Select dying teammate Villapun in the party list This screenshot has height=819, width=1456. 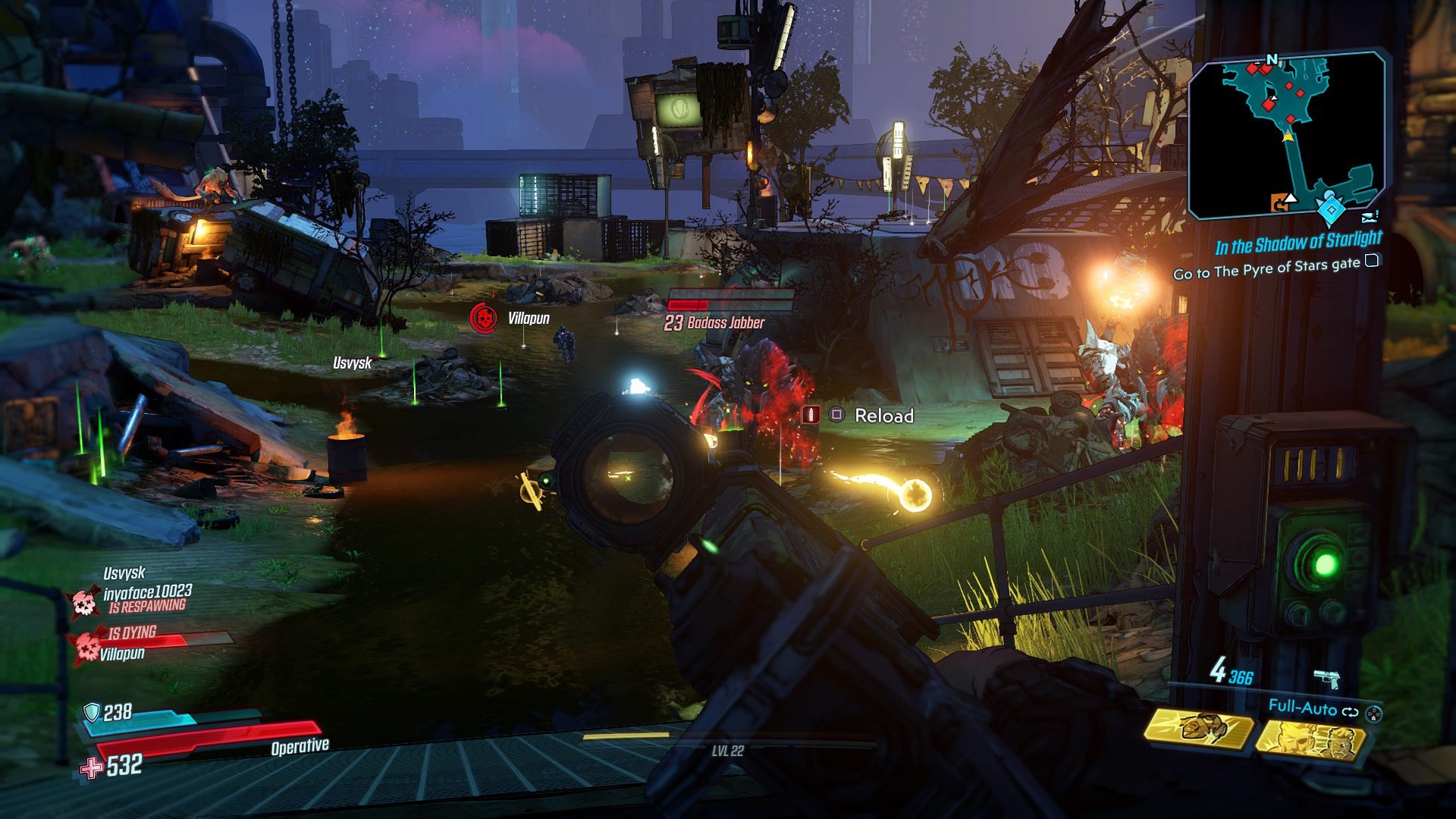[122, 653]
